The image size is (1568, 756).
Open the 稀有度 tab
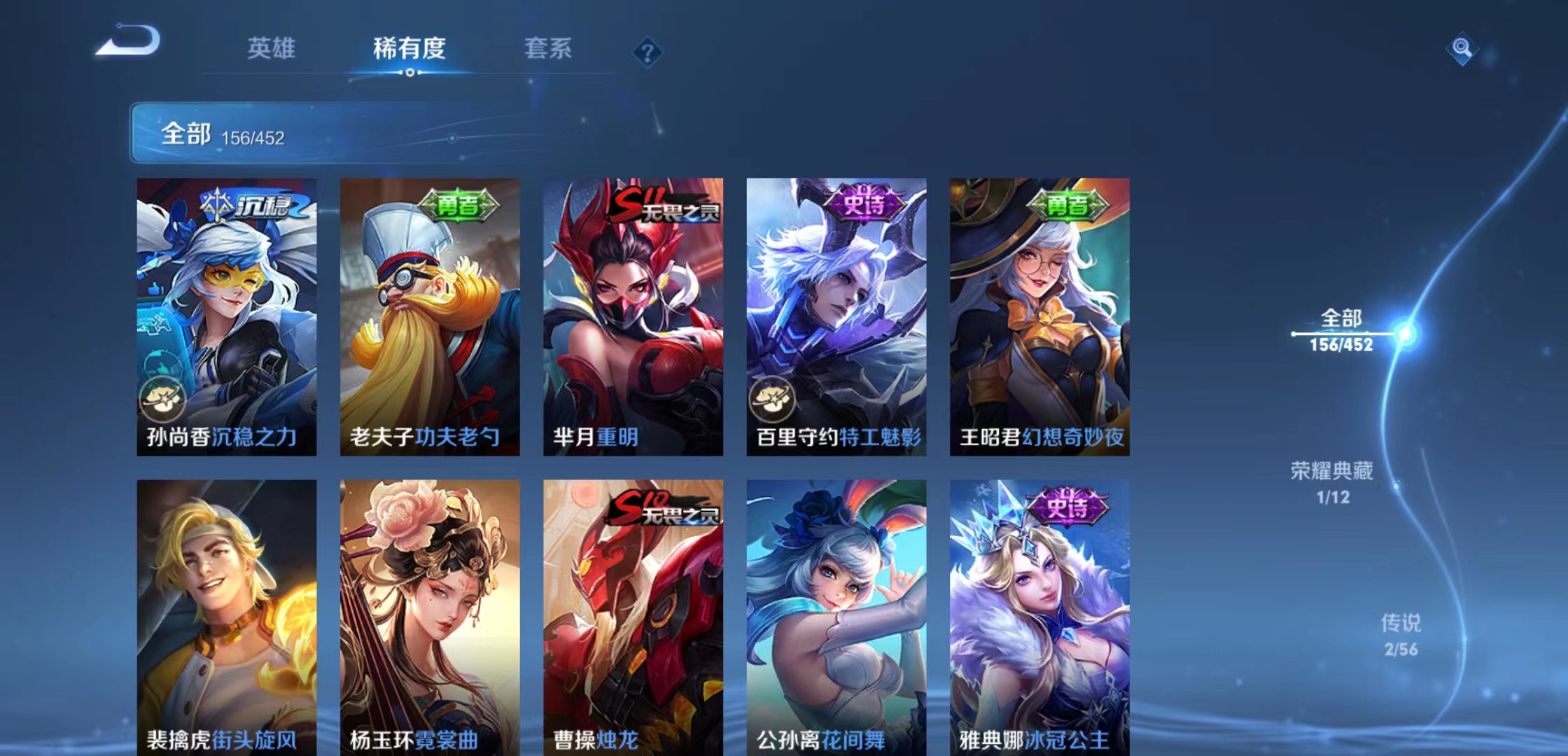coord(410,49)
